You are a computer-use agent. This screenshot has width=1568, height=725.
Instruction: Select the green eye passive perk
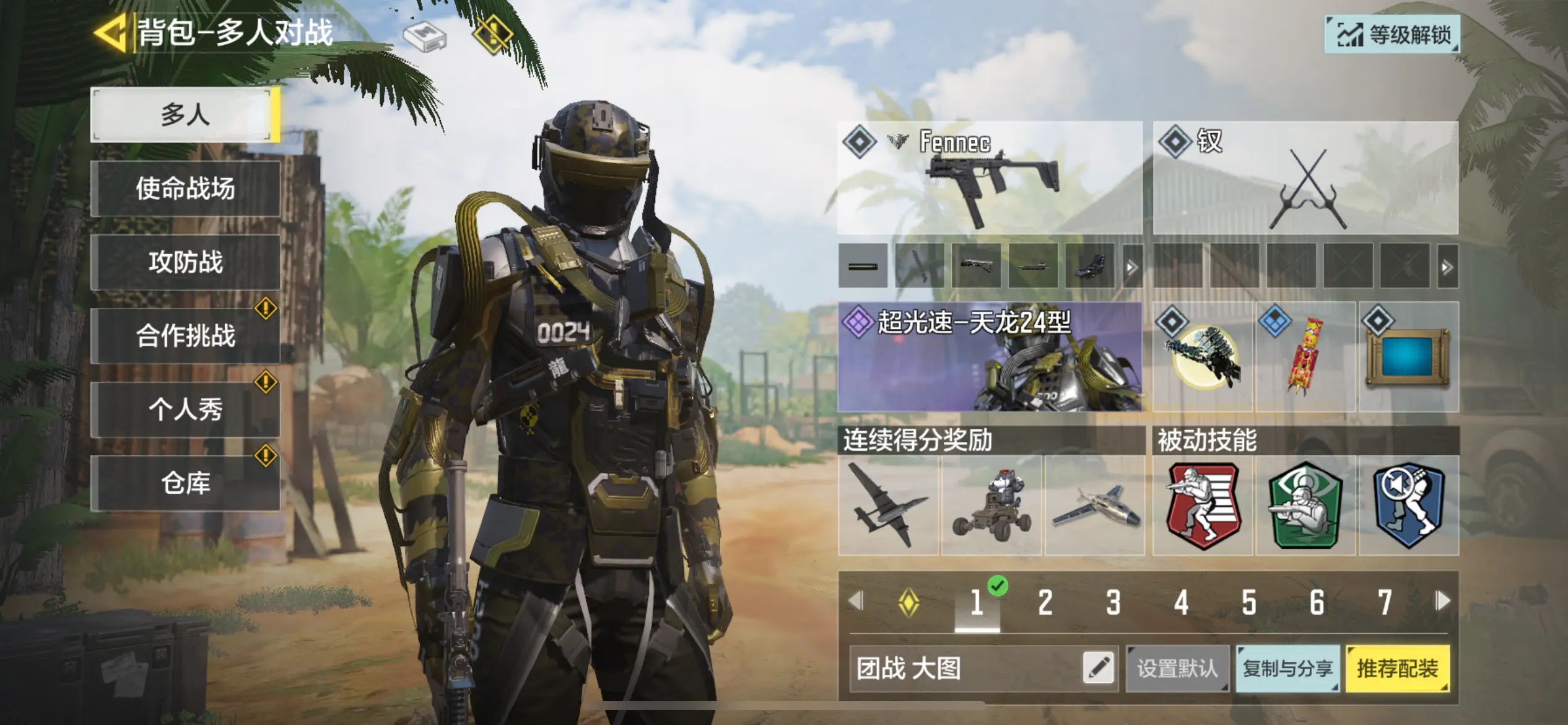[1305, 506]
